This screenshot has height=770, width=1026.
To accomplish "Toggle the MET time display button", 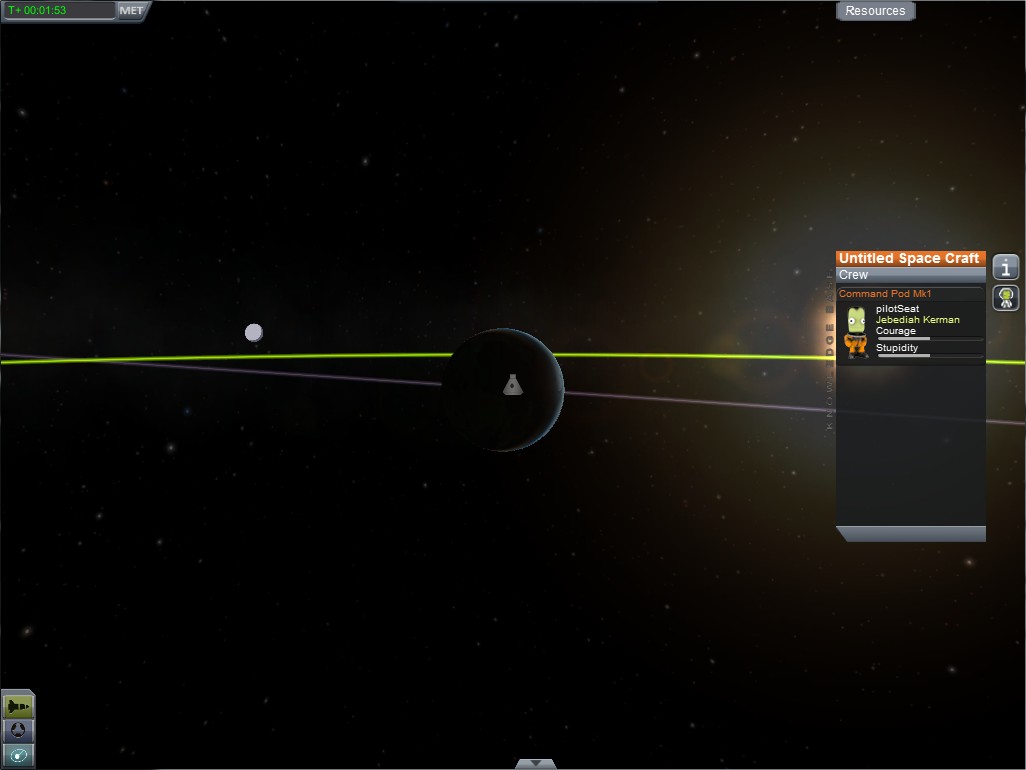I will (131, 11).
